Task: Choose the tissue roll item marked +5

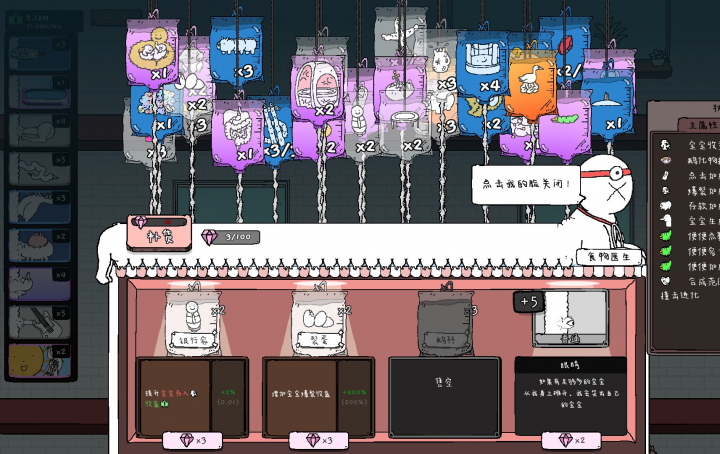Action: 567,320
